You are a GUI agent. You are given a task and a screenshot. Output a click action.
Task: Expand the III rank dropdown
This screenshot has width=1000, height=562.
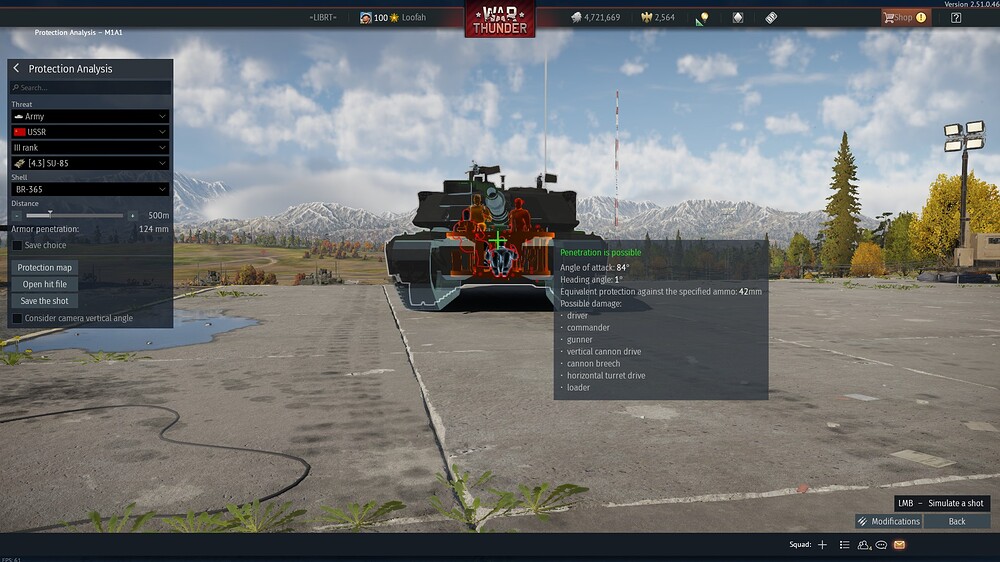click(90, 148)
